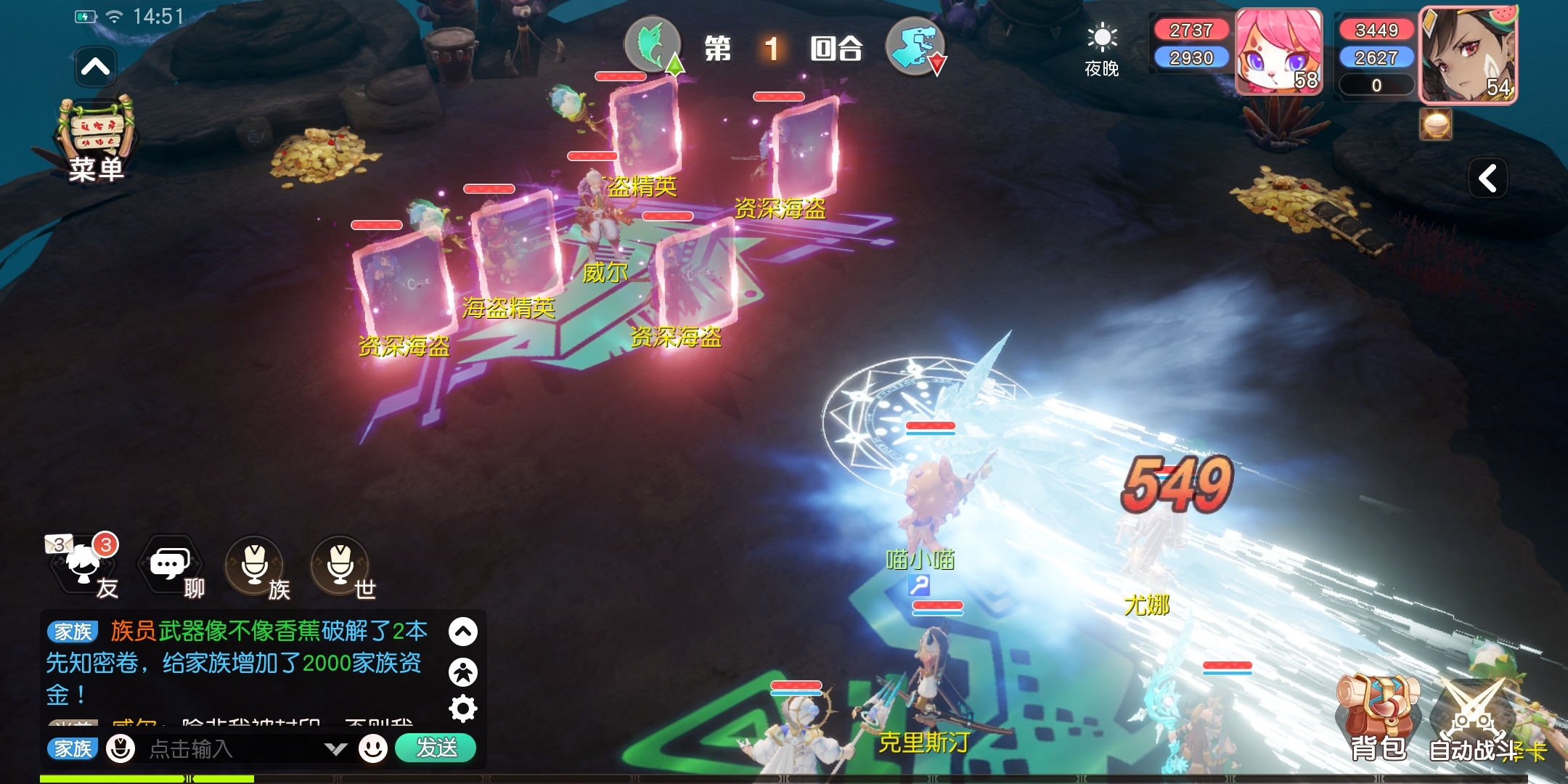The height and width of the screenshot is (784, 1568).
Task: Collapse the top-left panel with the up arrow
Action: tap(95, 68)
